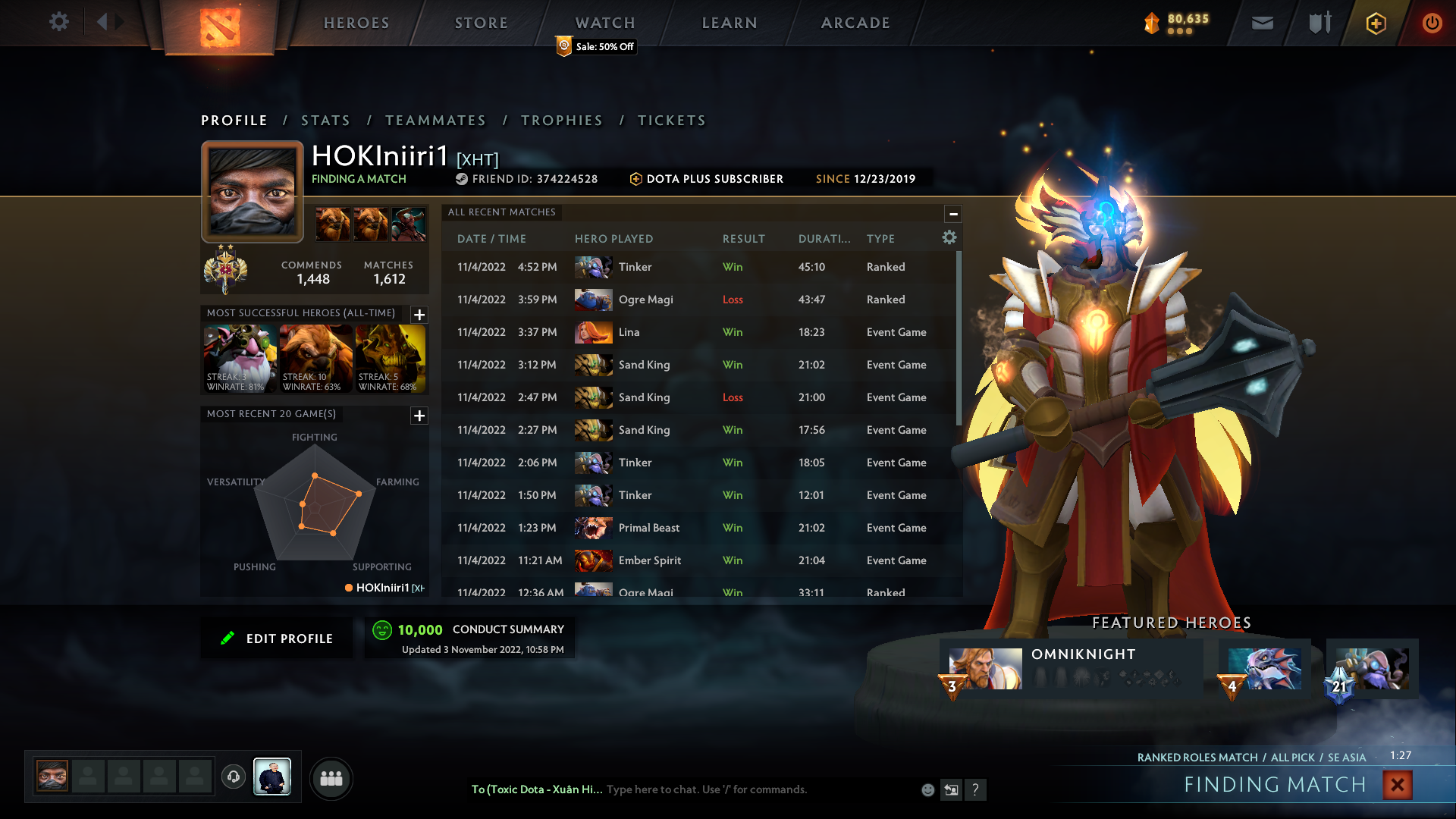
Task: Click the chat help question mark icon
Action: click(x=976, y=789)
